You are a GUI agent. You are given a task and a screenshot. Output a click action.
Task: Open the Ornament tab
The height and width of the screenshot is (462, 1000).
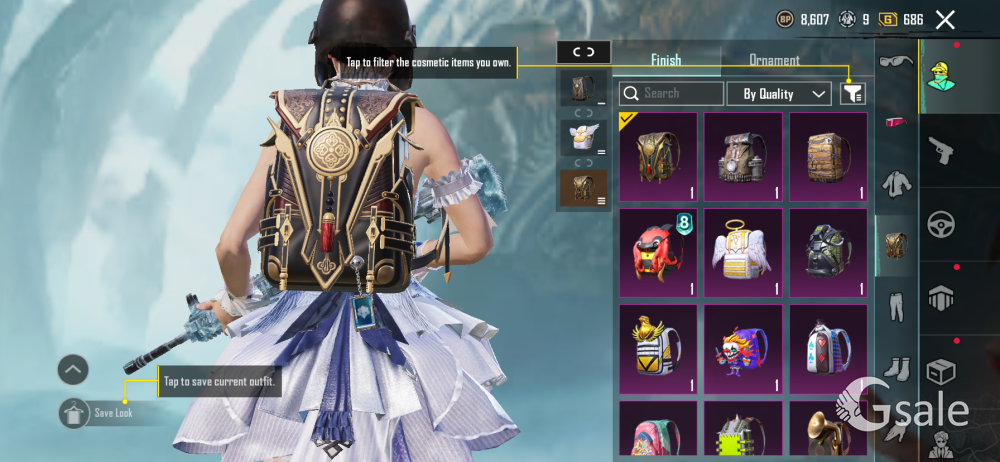tap(774, 60)
